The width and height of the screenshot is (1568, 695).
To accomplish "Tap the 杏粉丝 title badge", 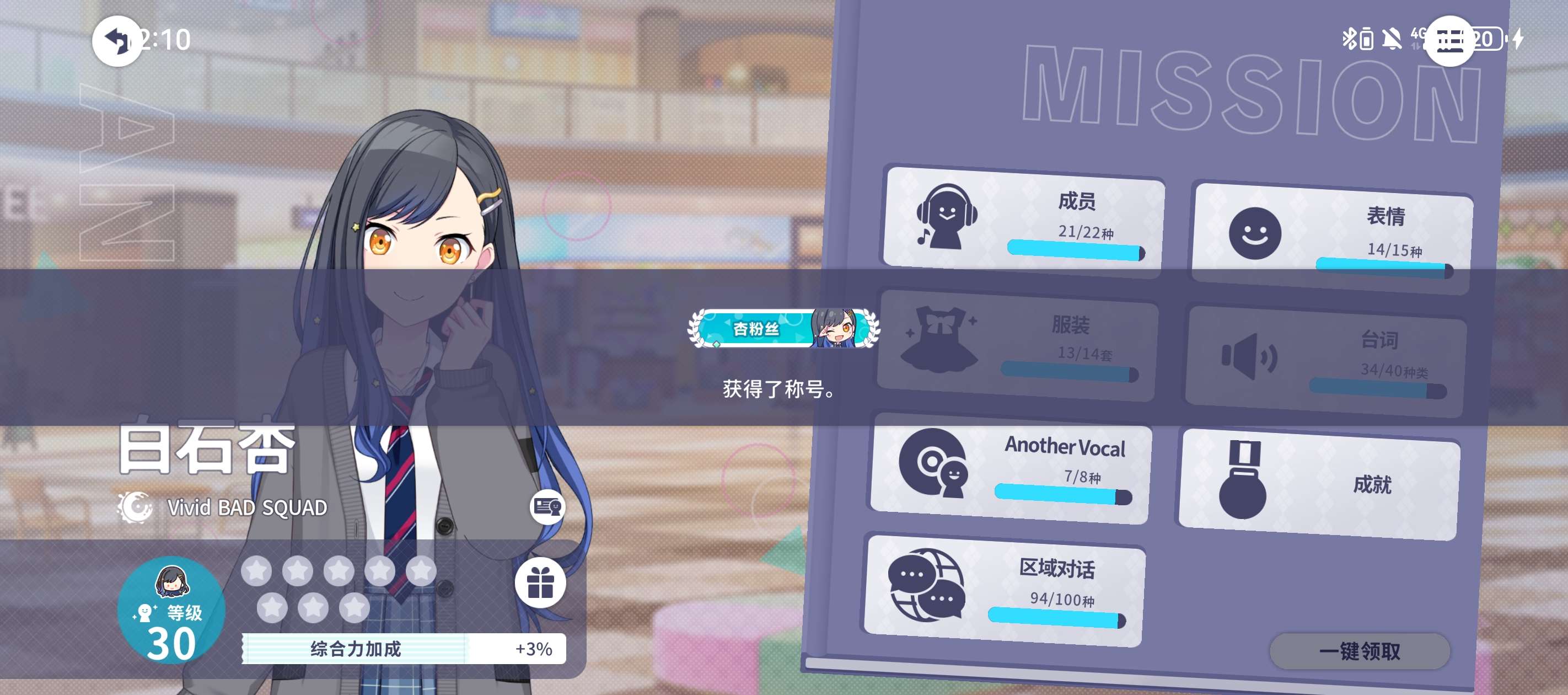I will [x=783, y=329].
